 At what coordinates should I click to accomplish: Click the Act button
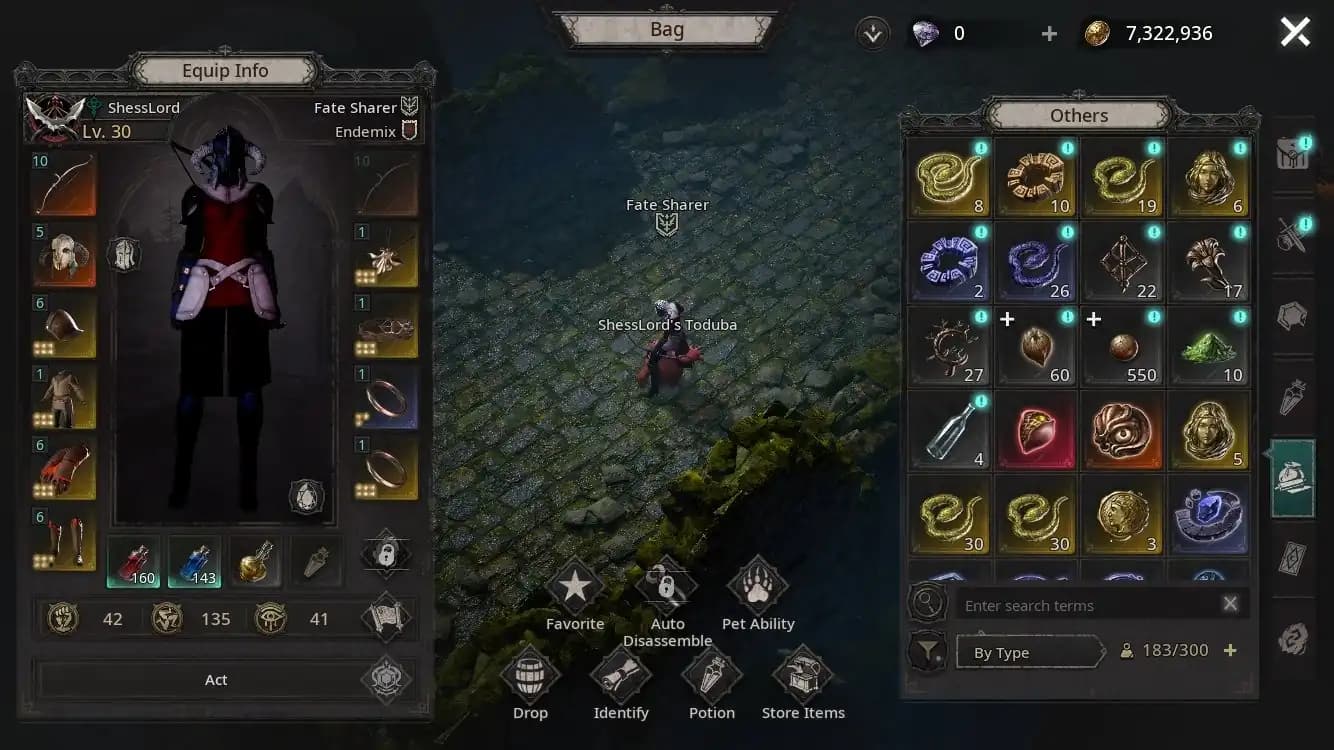point(216,680)
